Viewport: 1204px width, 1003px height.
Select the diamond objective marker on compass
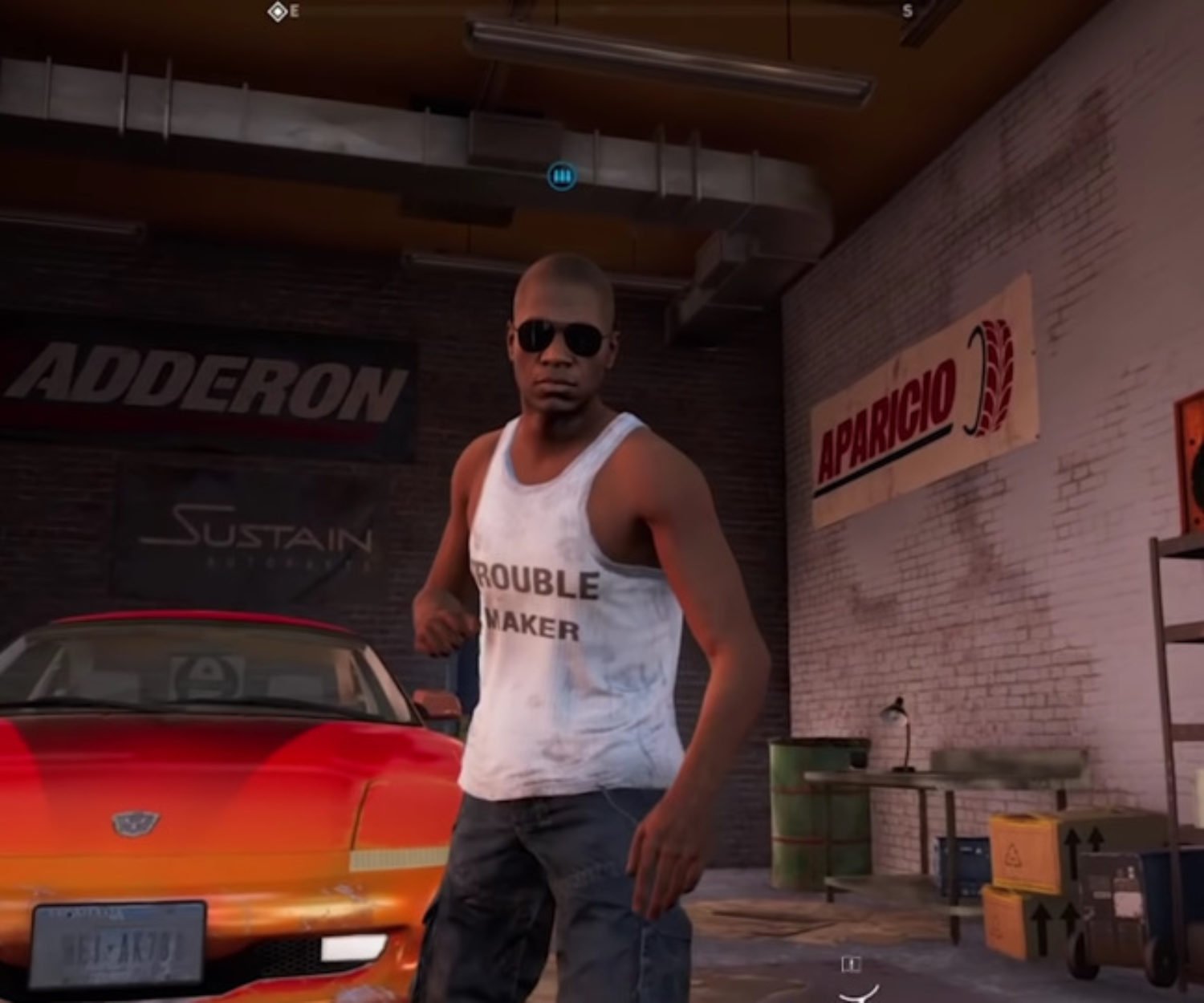pos(277,11)
